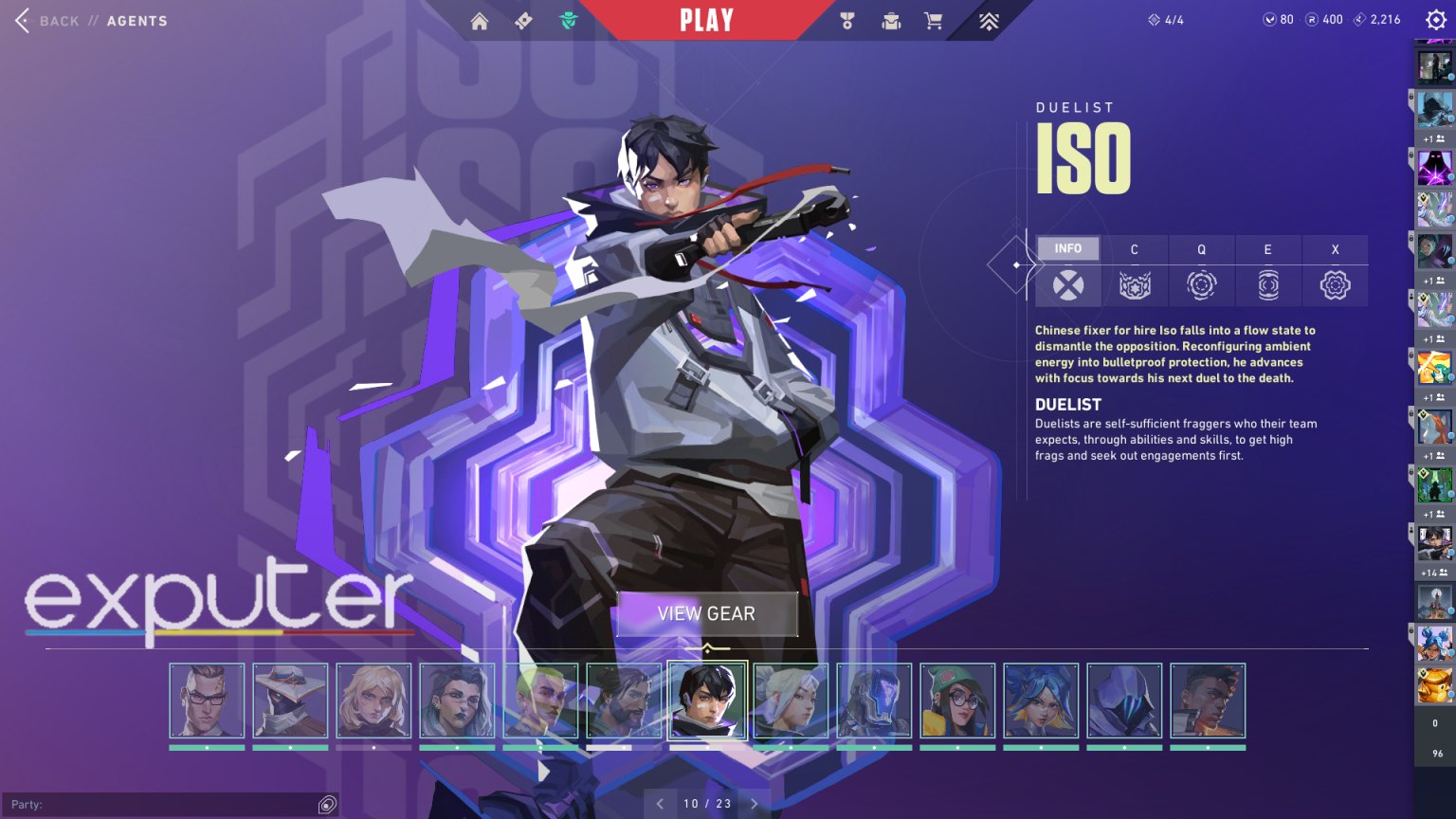
Task: Open the Settings gear
Action: tap(1435, 19)
